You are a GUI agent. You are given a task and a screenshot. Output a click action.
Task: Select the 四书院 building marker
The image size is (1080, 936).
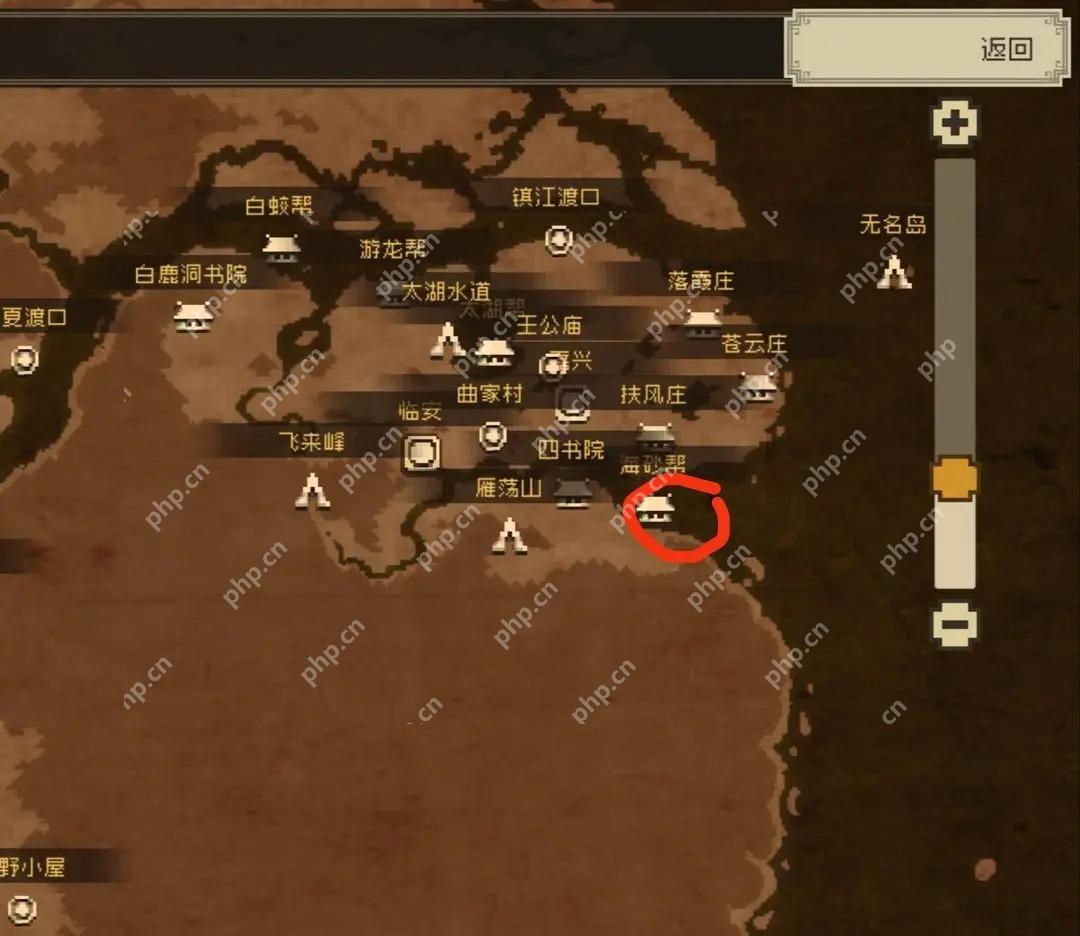[x=572, y=490]
